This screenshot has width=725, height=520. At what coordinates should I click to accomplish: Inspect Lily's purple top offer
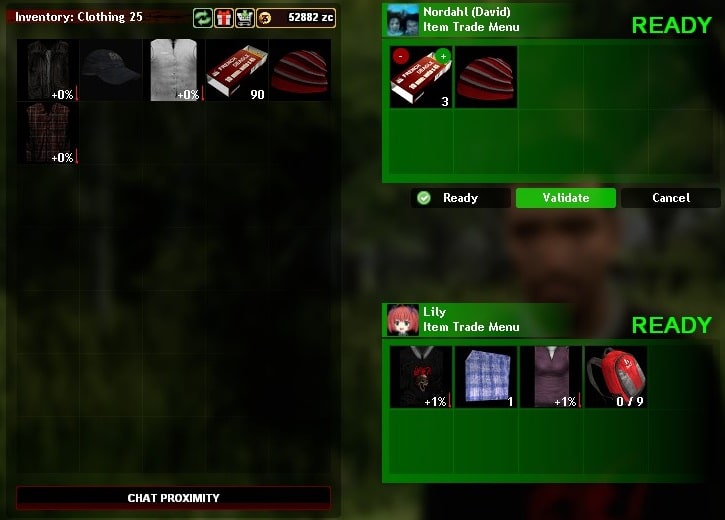click(551, 377)
